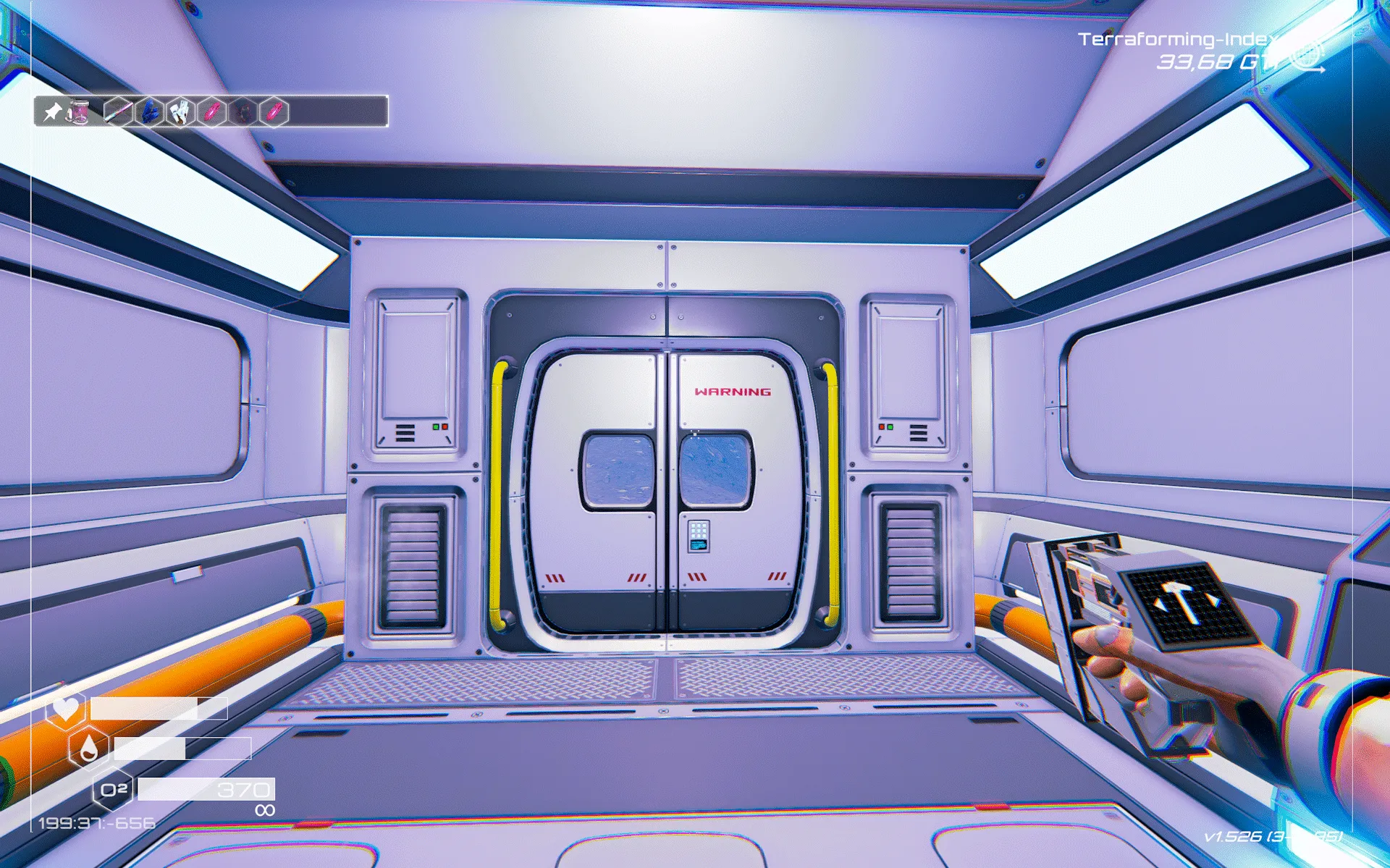Select the pinned pink jar machine icon
Screen dimensions: 1390x868
pos(78,111)
